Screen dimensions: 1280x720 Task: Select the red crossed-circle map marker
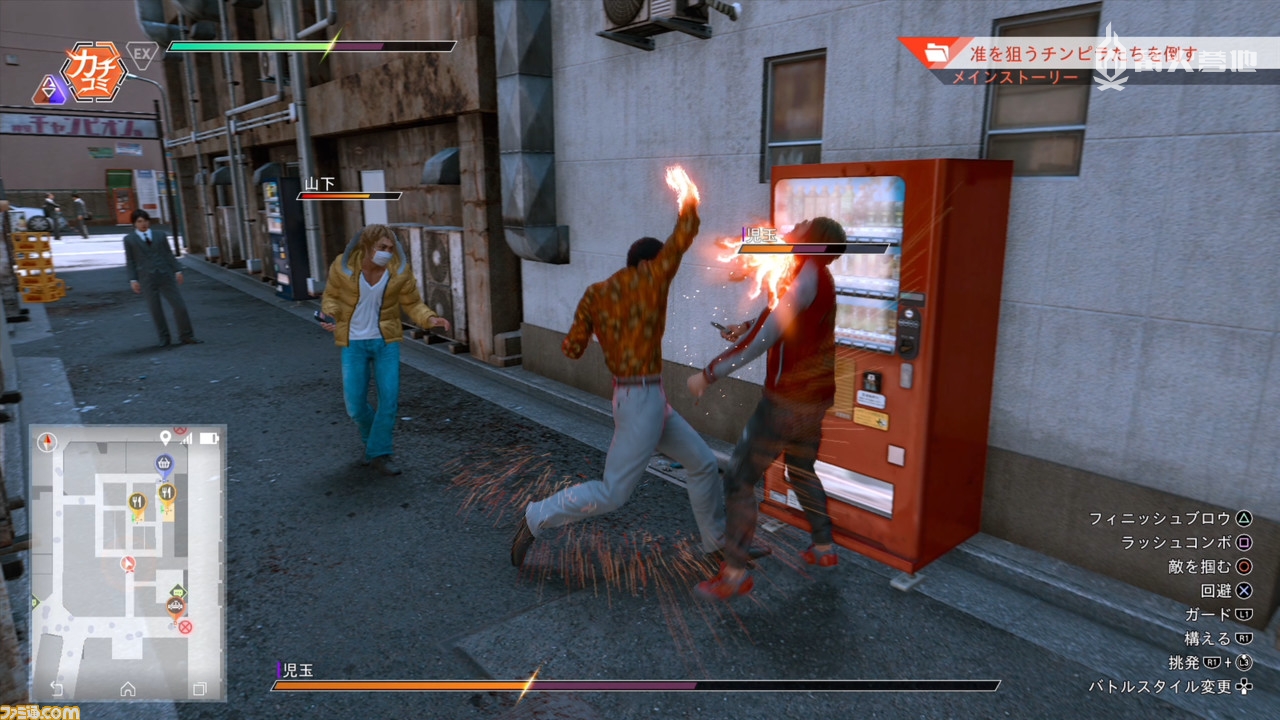[x=185, y=627]
